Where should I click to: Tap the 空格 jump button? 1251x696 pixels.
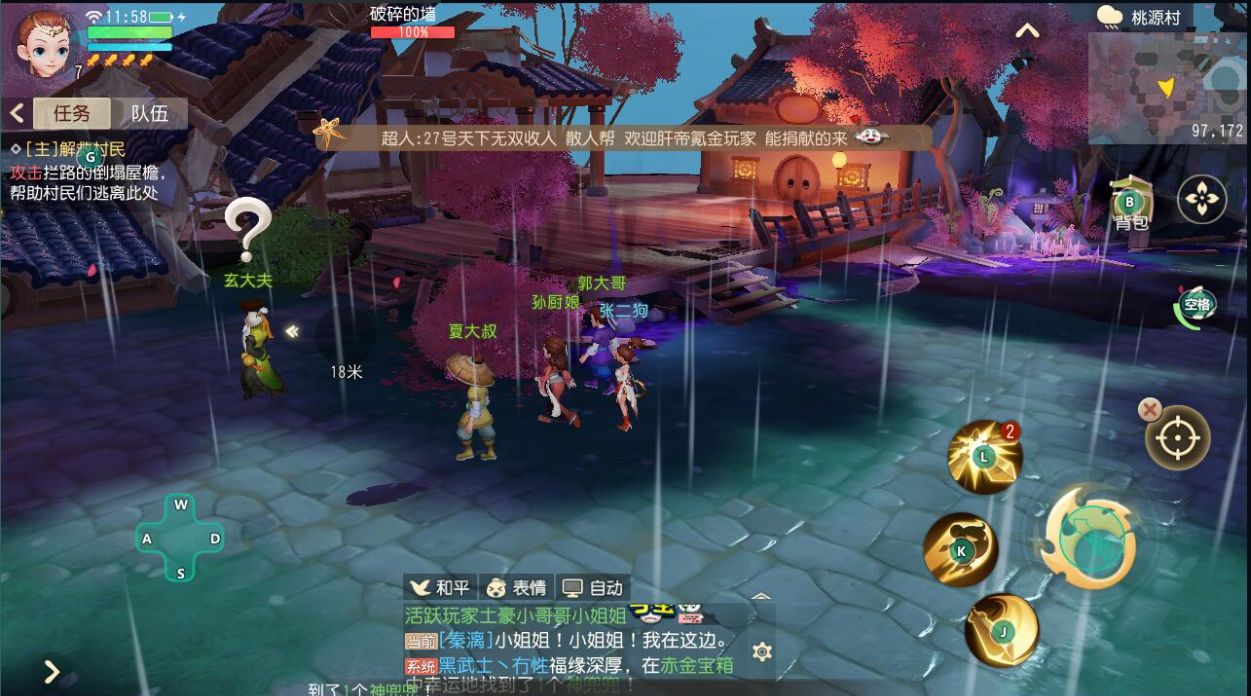coord(1196,306)
